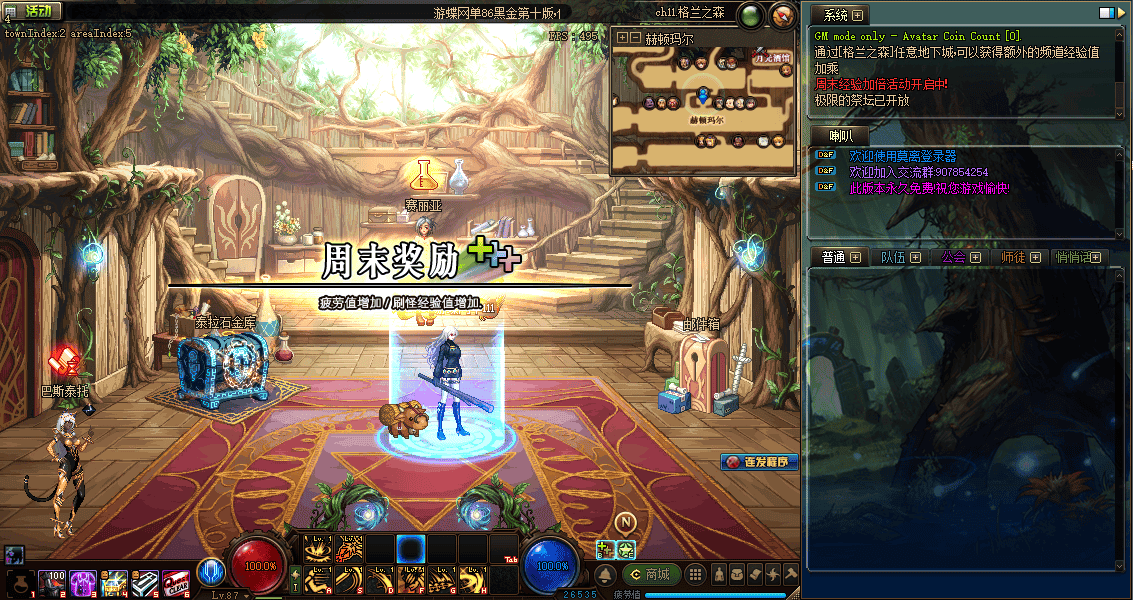Image resolution: width=1133 pixels, height=600 pixels.
Task: Zoom in the minimap with plus button
Action: pyautogui.click(x=623, y=37)
